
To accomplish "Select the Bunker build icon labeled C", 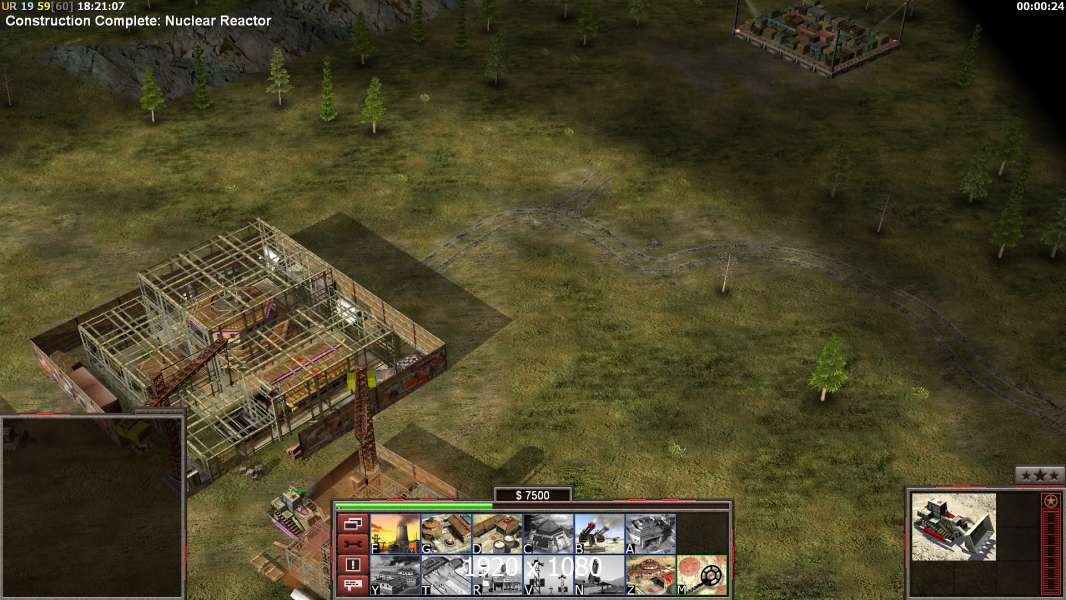I will tap(548, 534).
